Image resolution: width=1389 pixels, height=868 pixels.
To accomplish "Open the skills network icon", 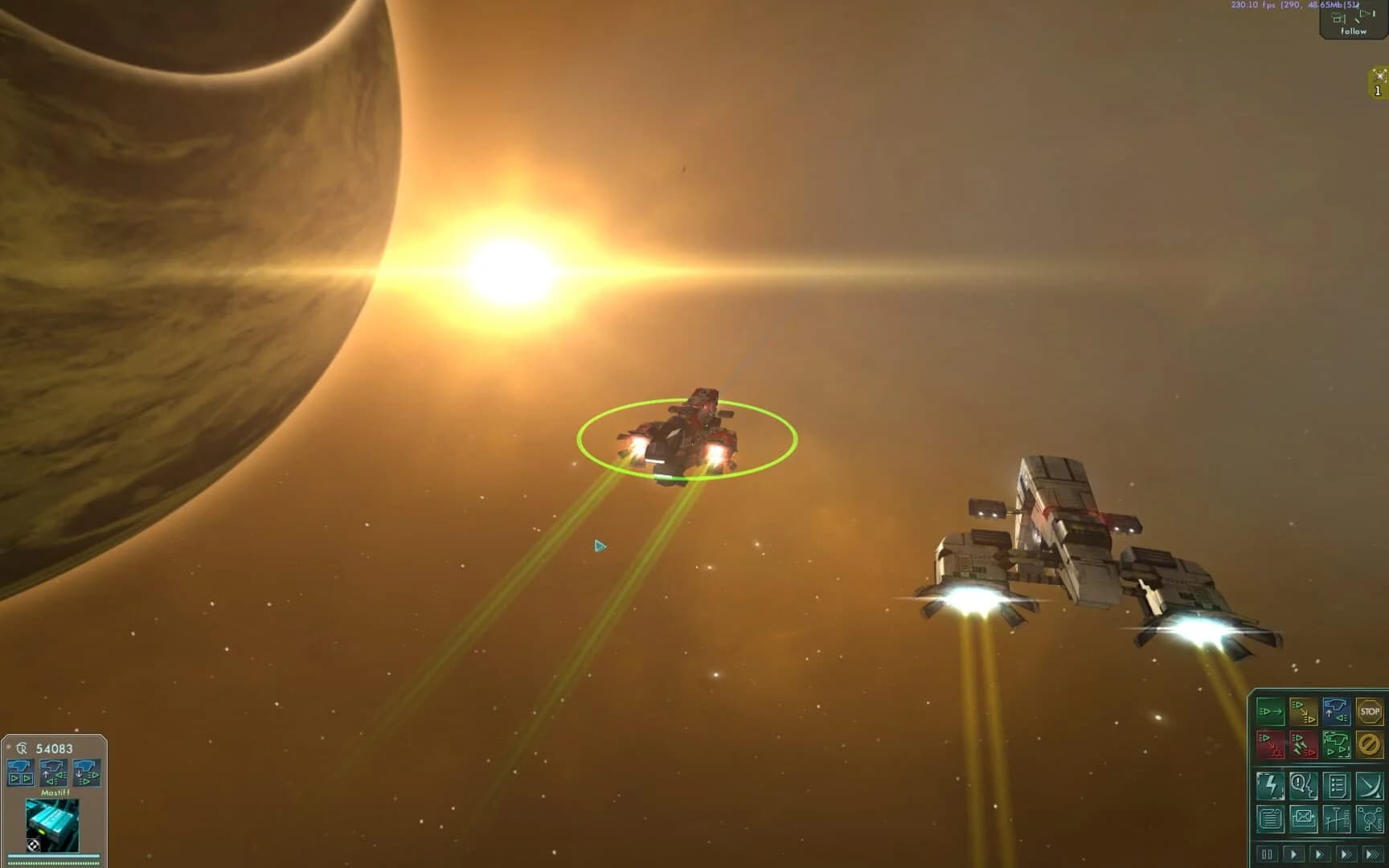I will coord(1371,819).
